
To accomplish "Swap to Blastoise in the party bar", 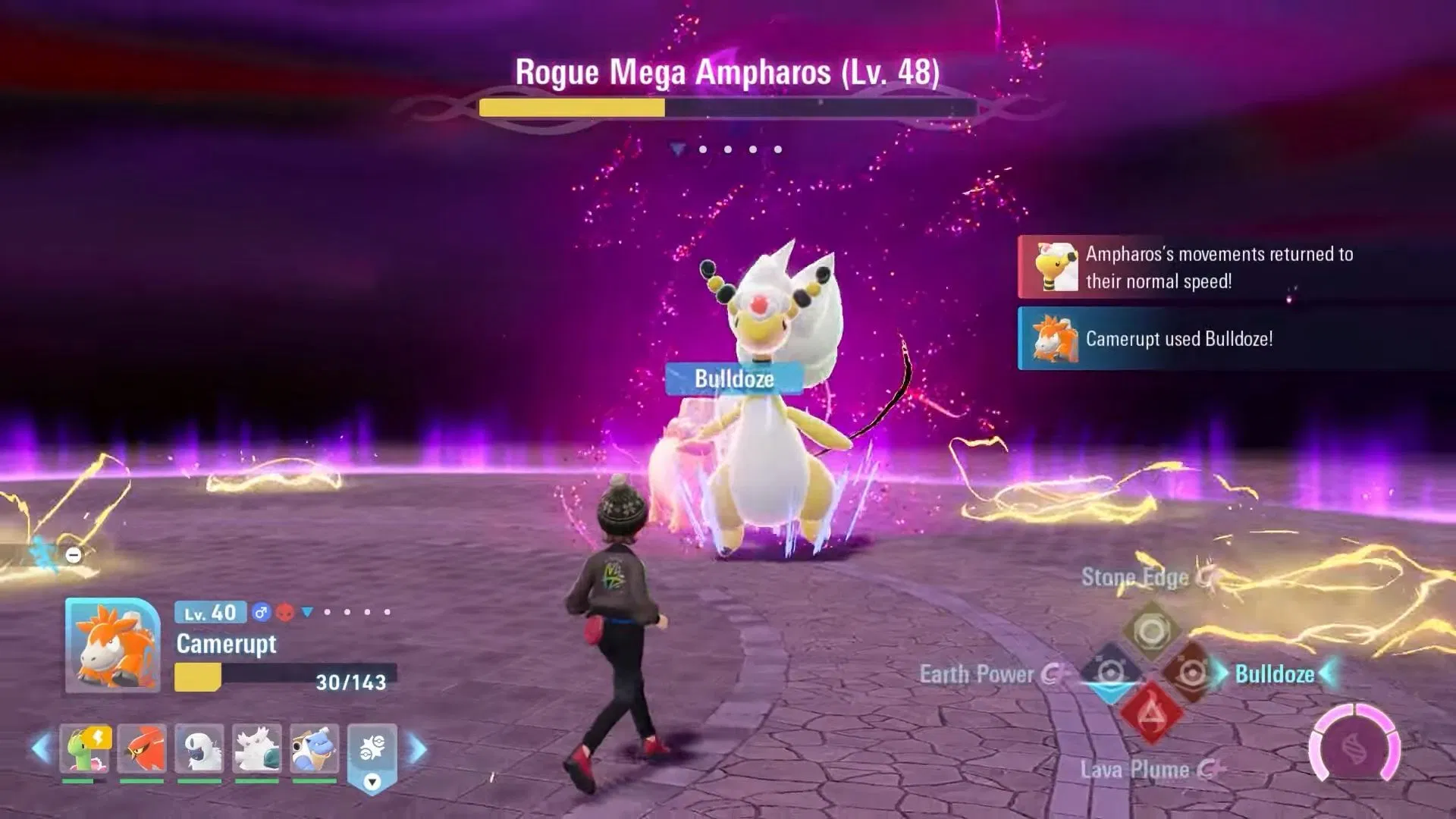I will click(315, 749).
